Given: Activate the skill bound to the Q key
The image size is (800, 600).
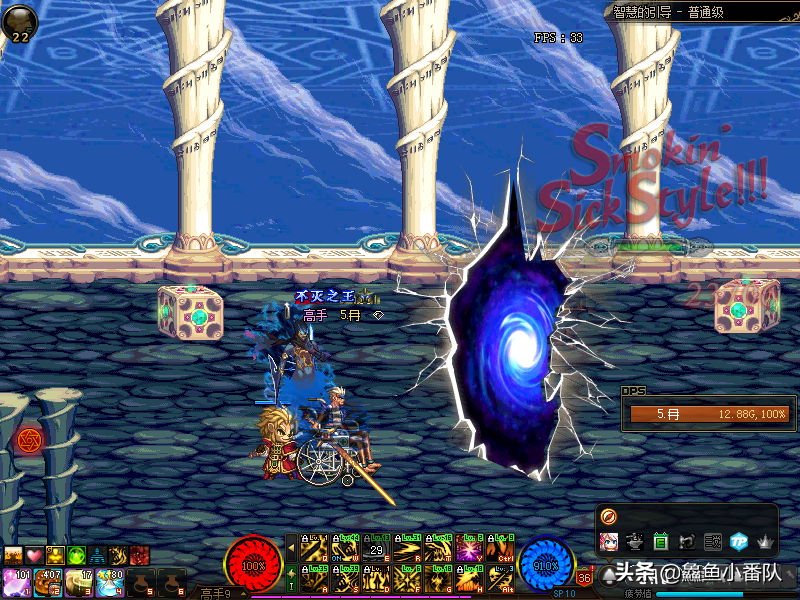Looking at the screenshot, I should coord(314,551).
